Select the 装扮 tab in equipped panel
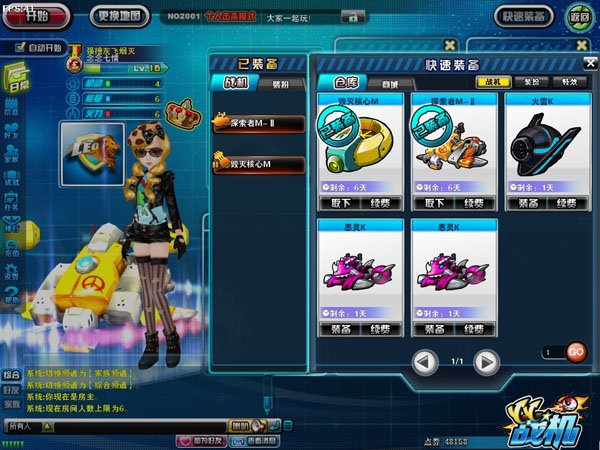The width and height of the screenshot is (600, 450). (x=281, y=85)
